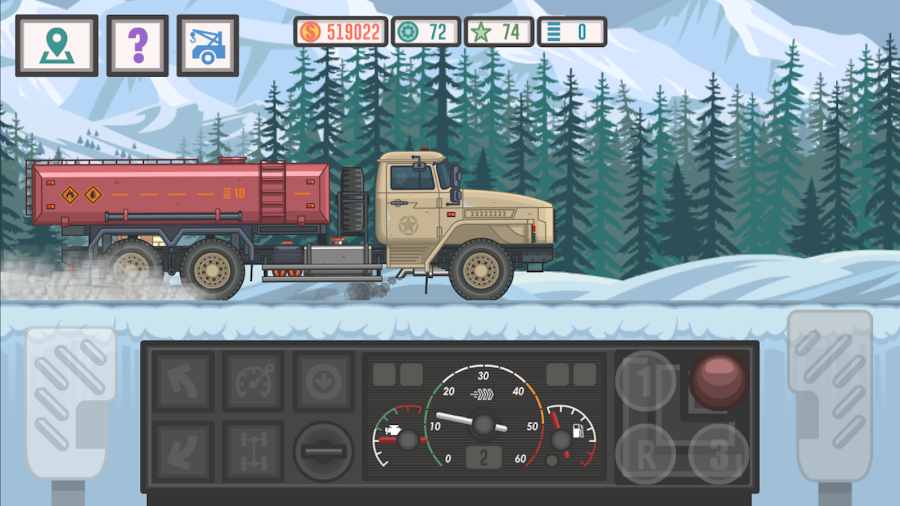Open the purple question mark help
900x506 pixels.
(138, 45)
